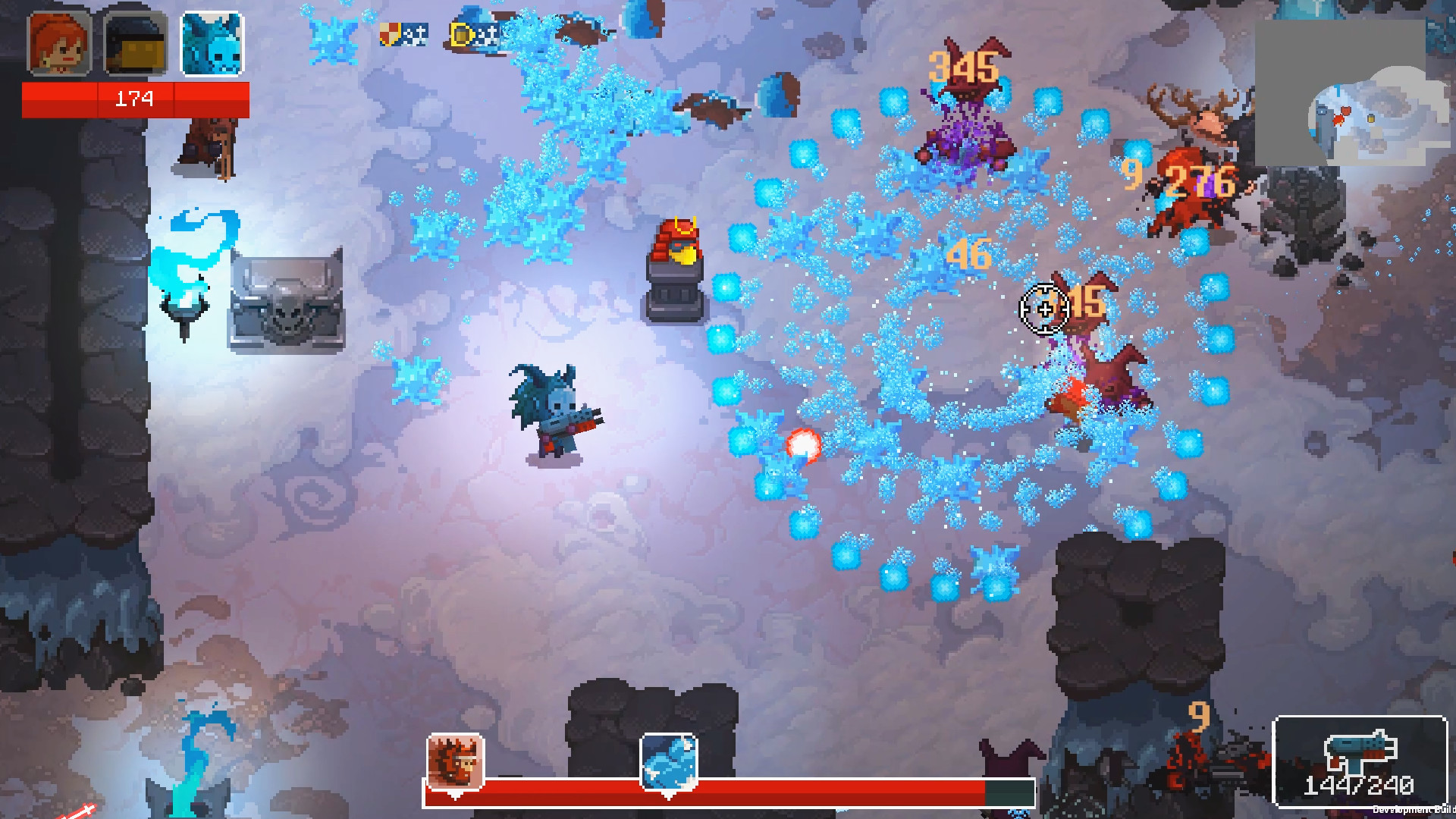Click the crosshair targeting reticle
Screen dimensions: 1456x819
(1045, 309)
